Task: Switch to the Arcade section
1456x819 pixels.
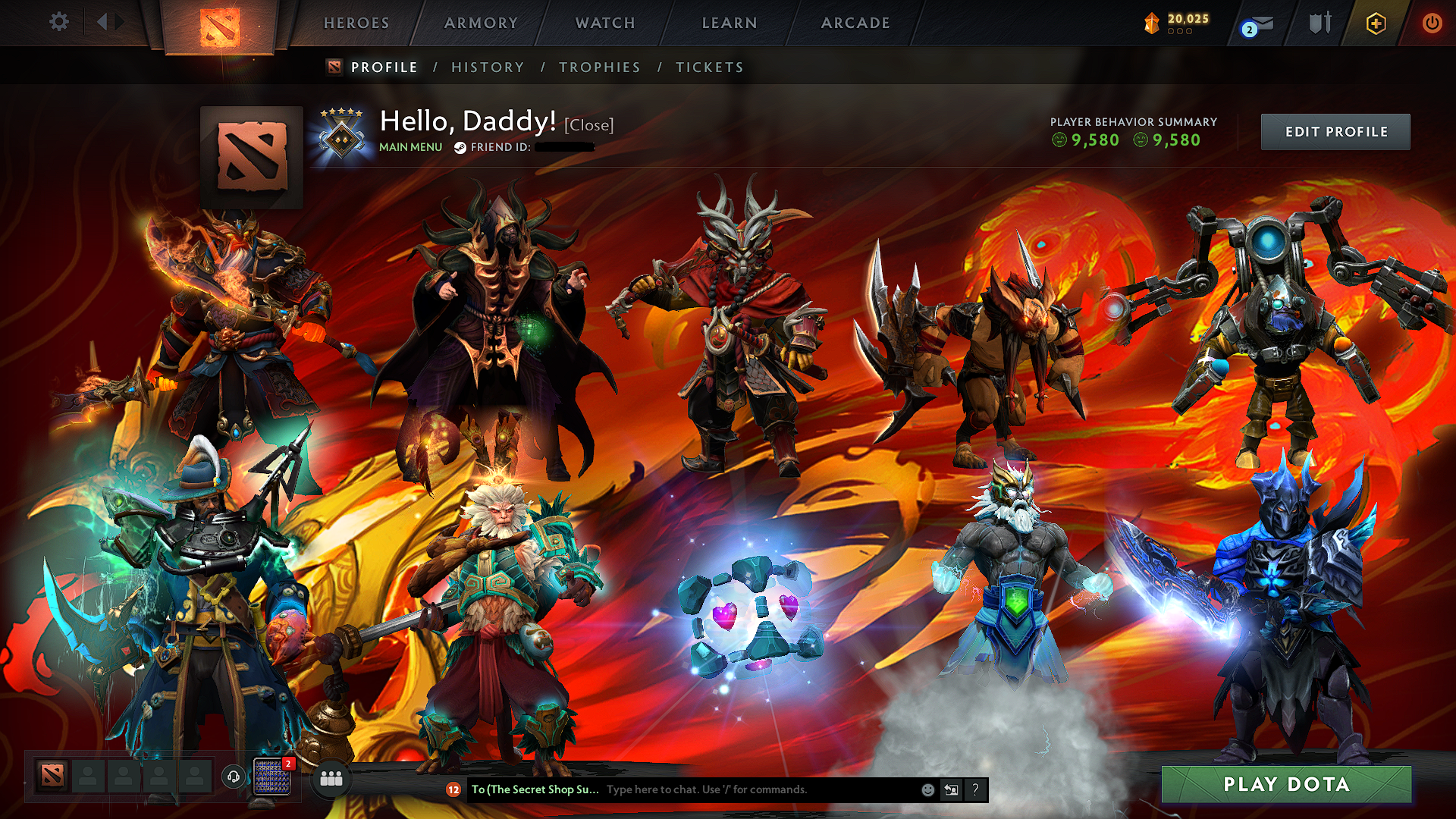Action: pyautogui.click(x=855, y=24)
